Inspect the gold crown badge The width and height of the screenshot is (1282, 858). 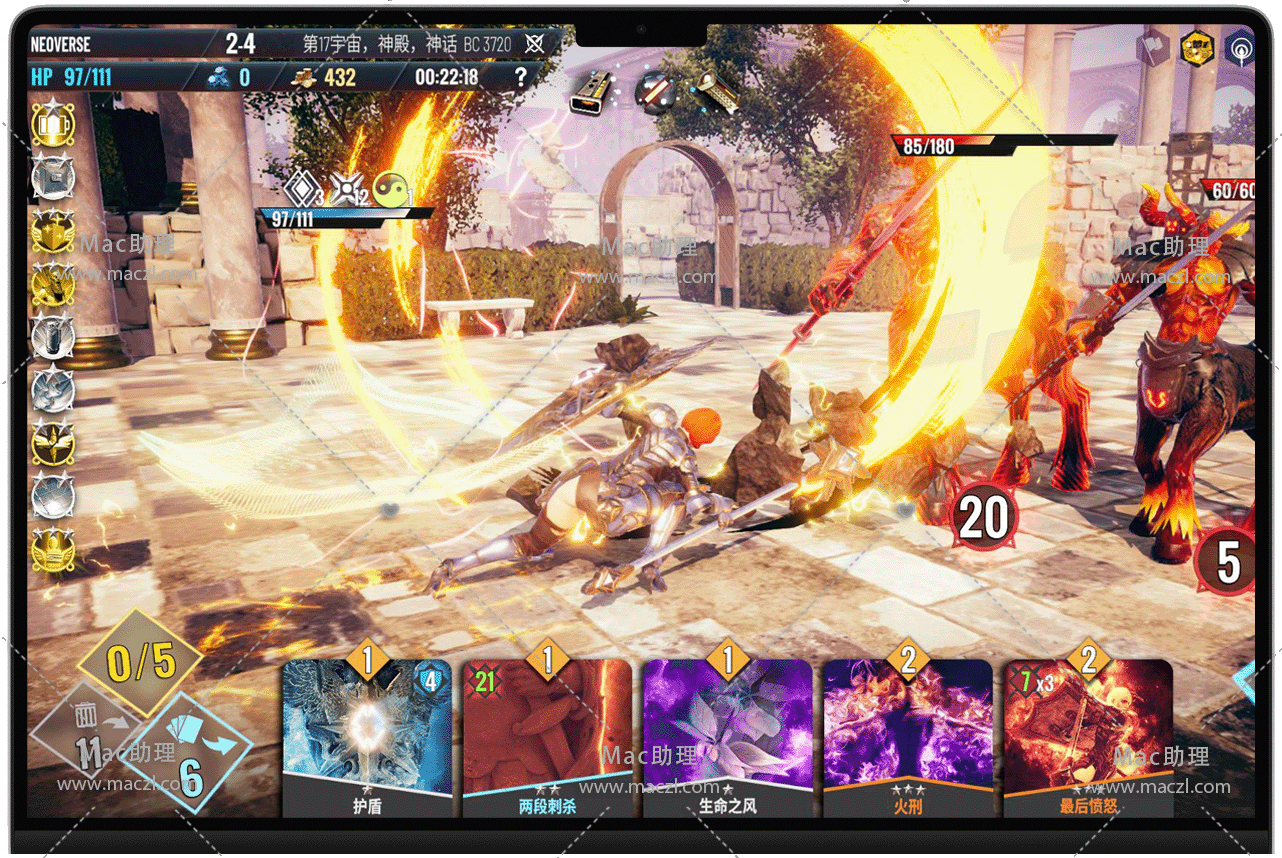click(x=52, y=550)
